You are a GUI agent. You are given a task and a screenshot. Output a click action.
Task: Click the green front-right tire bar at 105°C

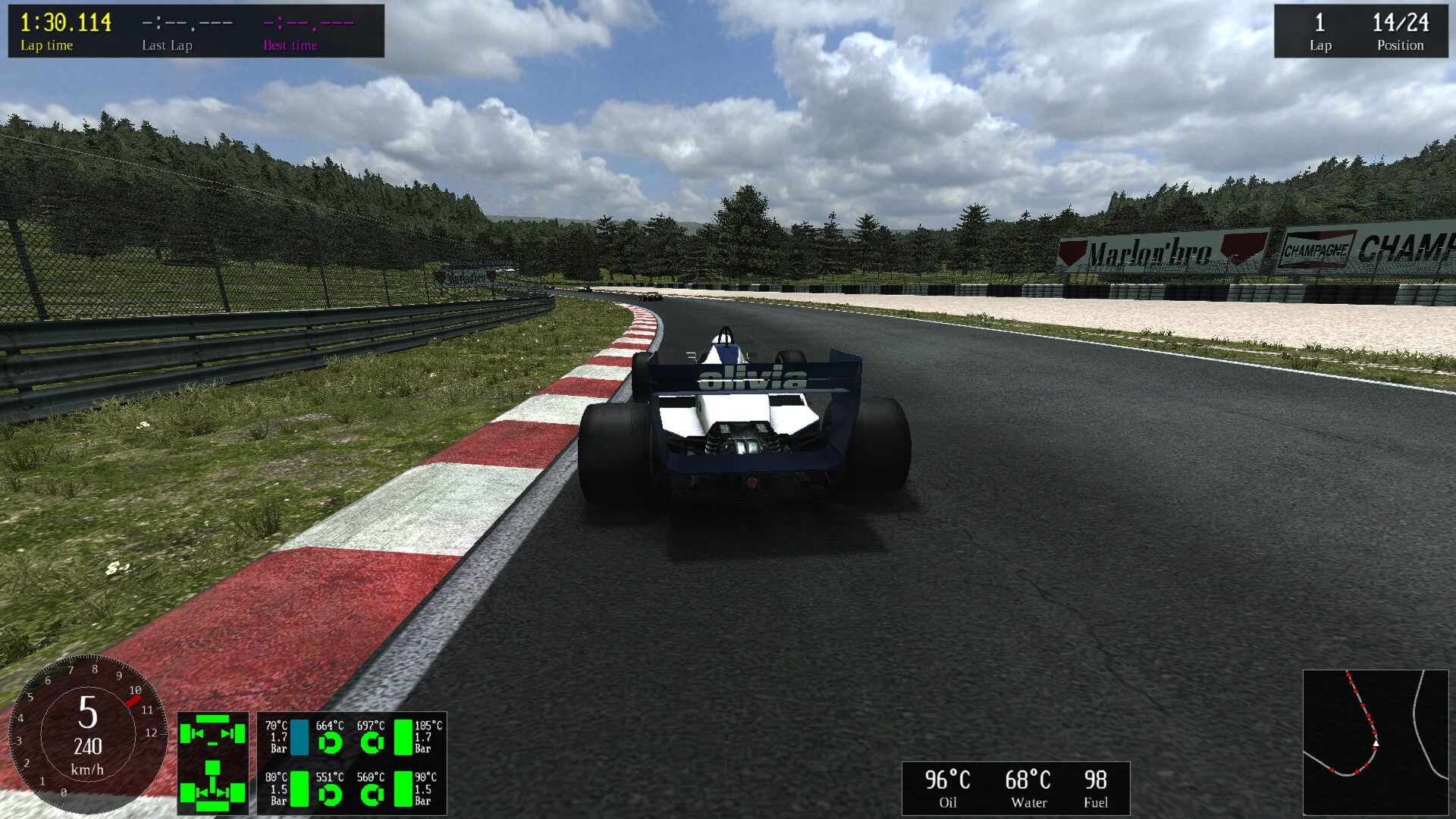(x=403, y=738)
